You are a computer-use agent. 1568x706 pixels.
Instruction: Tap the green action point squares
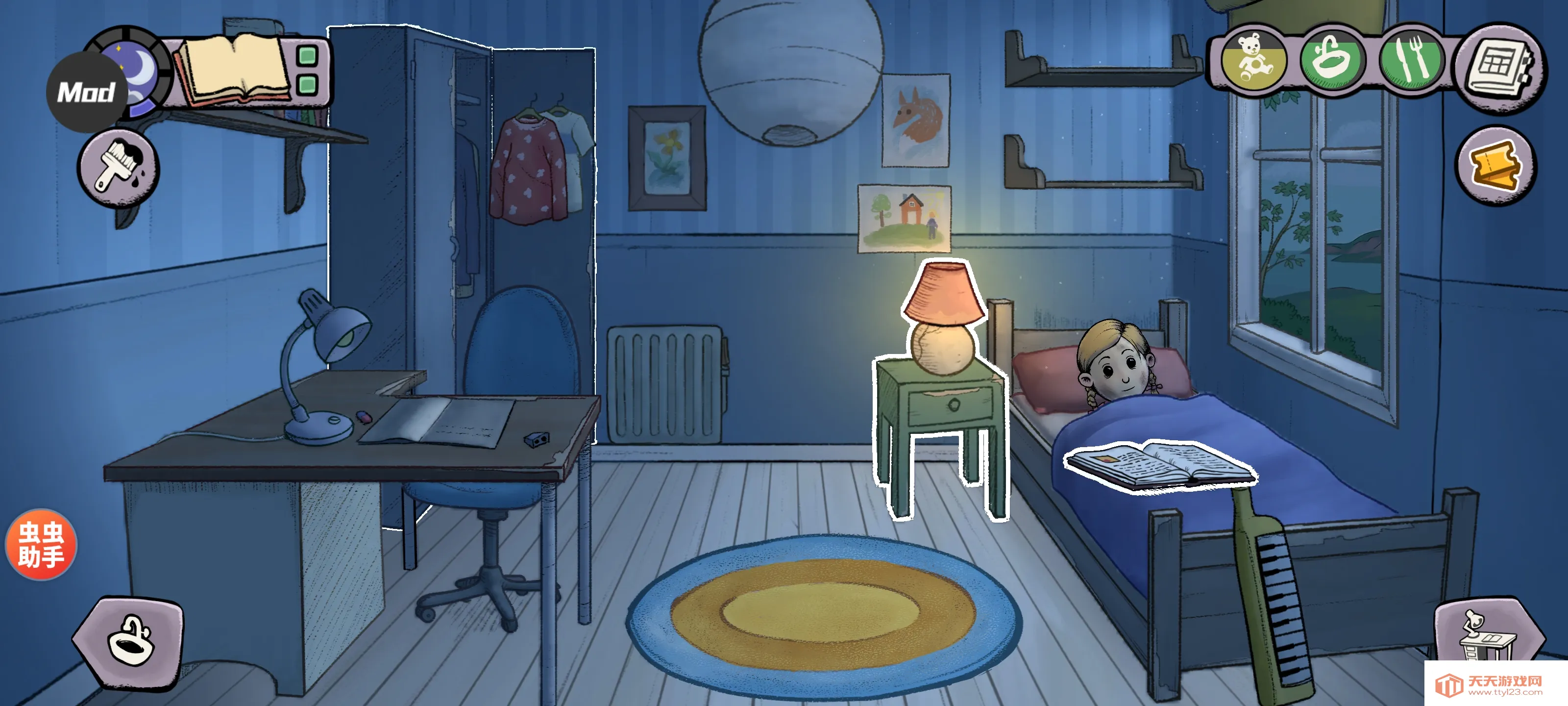coord(308,70)
